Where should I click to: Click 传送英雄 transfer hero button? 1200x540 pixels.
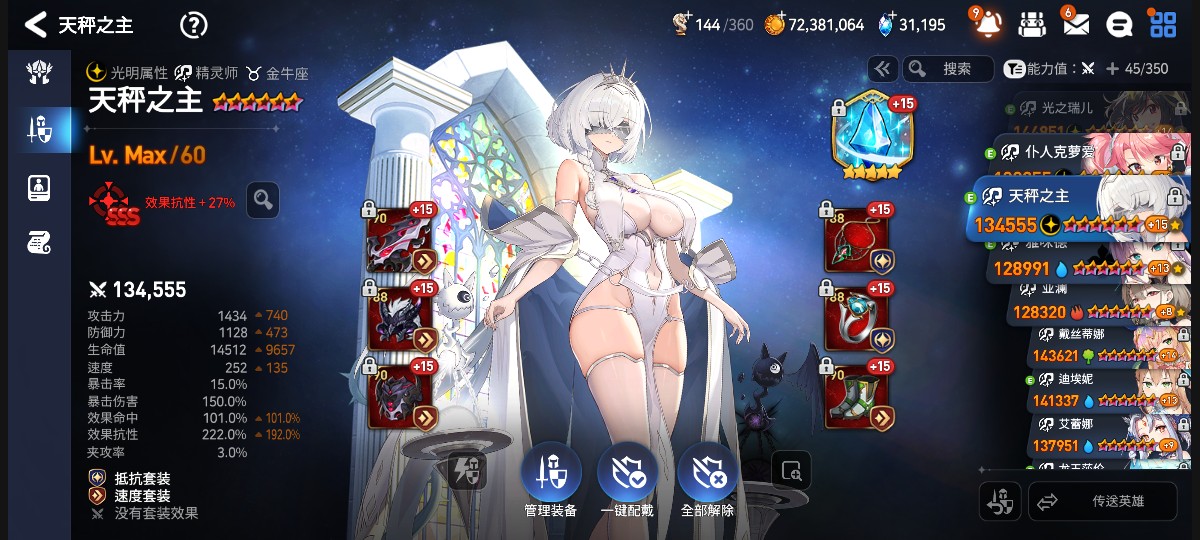pyautogui.click(x=1102, y=502)
